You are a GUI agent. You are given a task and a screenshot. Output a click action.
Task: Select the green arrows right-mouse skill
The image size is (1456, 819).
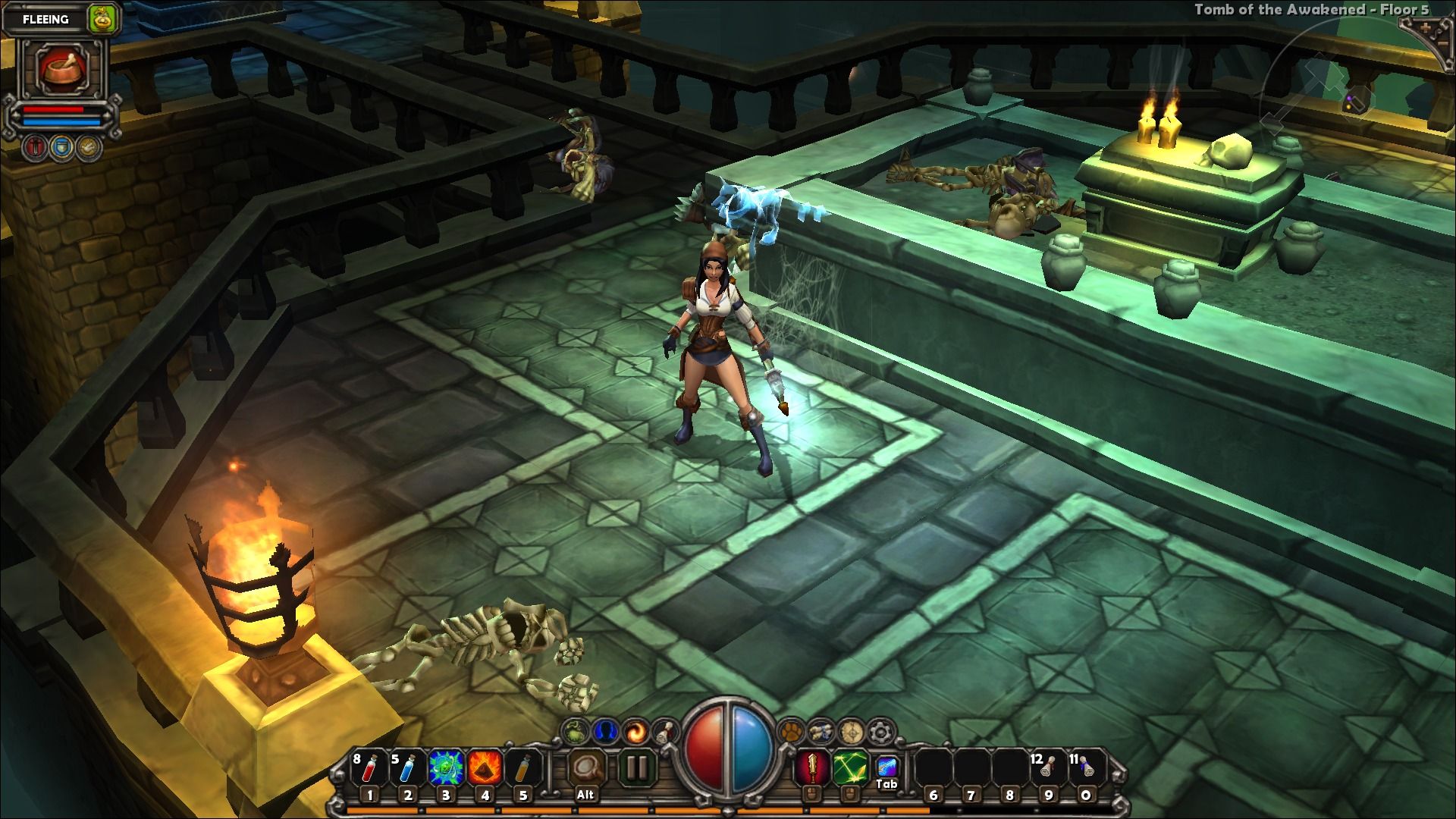pos(849,768)
